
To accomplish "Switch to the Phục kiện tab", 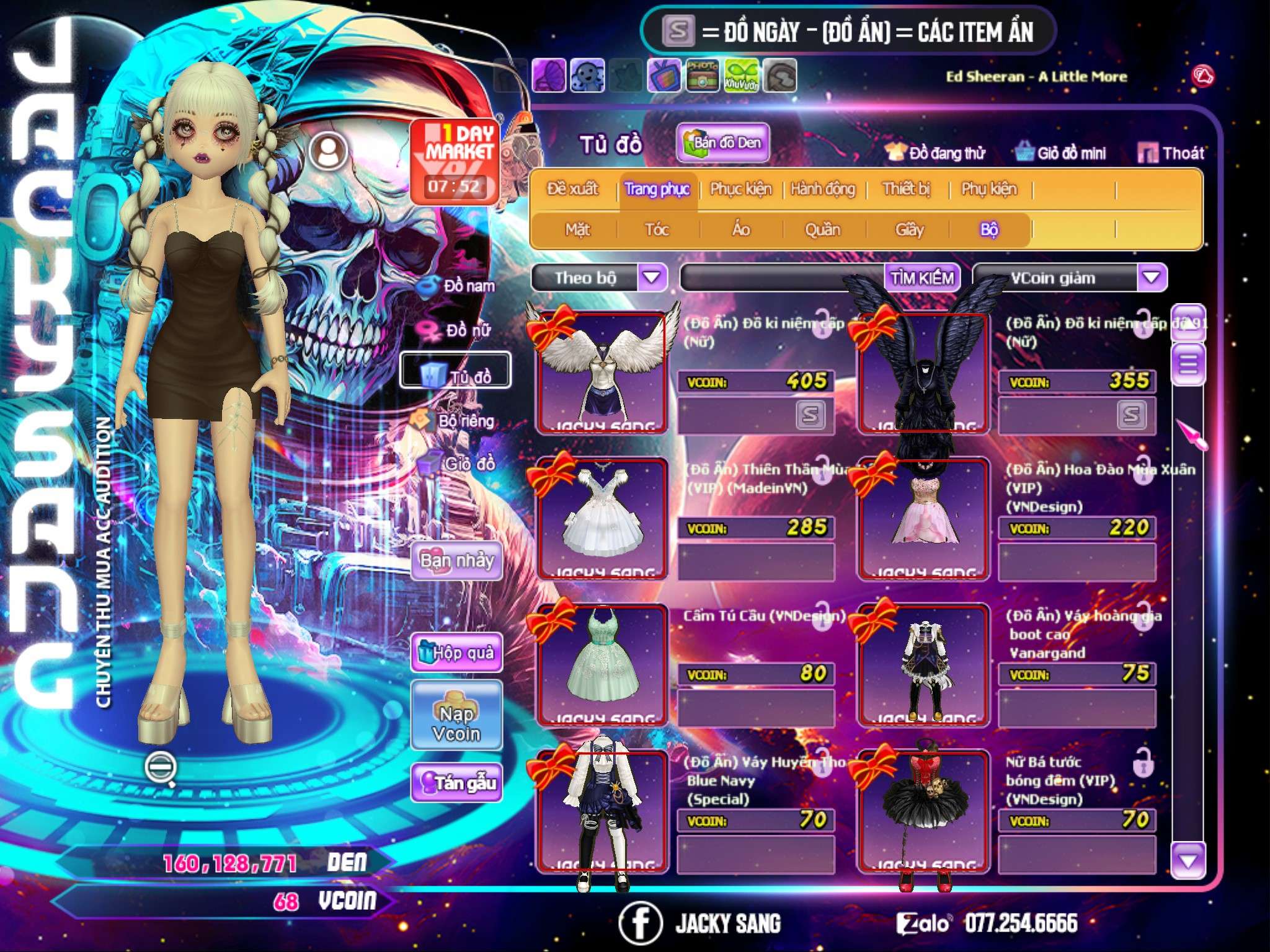I will [741, 189].
